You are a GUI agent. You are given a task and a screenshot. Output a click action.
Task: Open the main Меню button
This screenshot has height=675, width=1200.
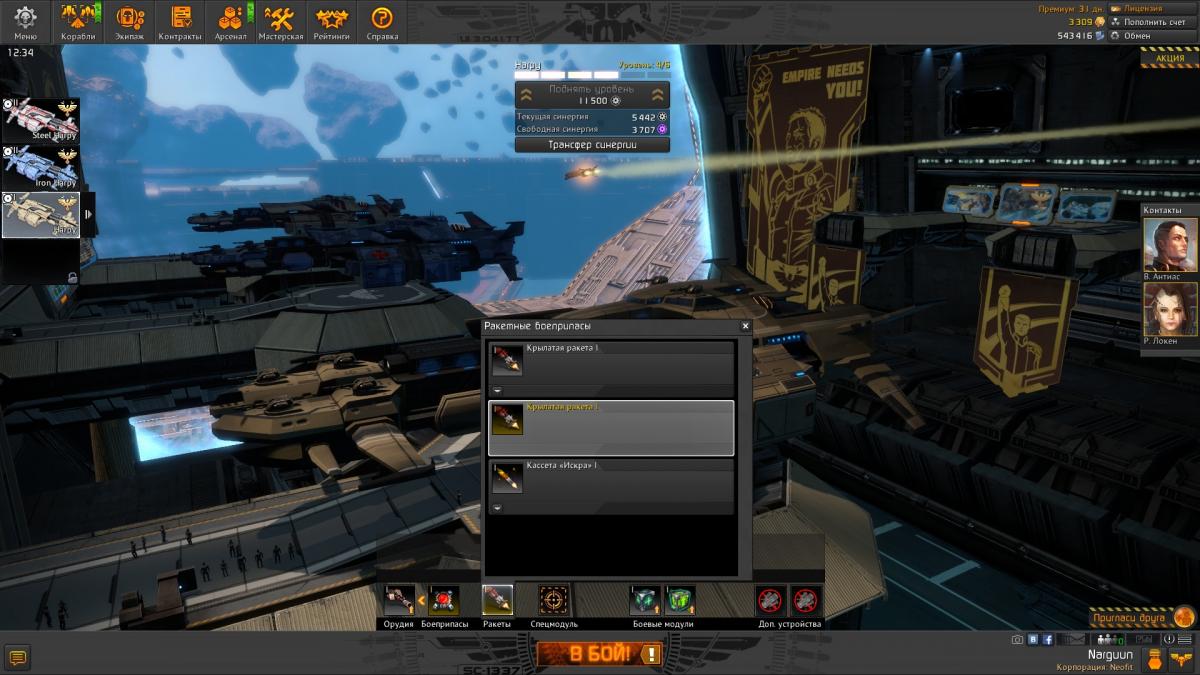25,21
